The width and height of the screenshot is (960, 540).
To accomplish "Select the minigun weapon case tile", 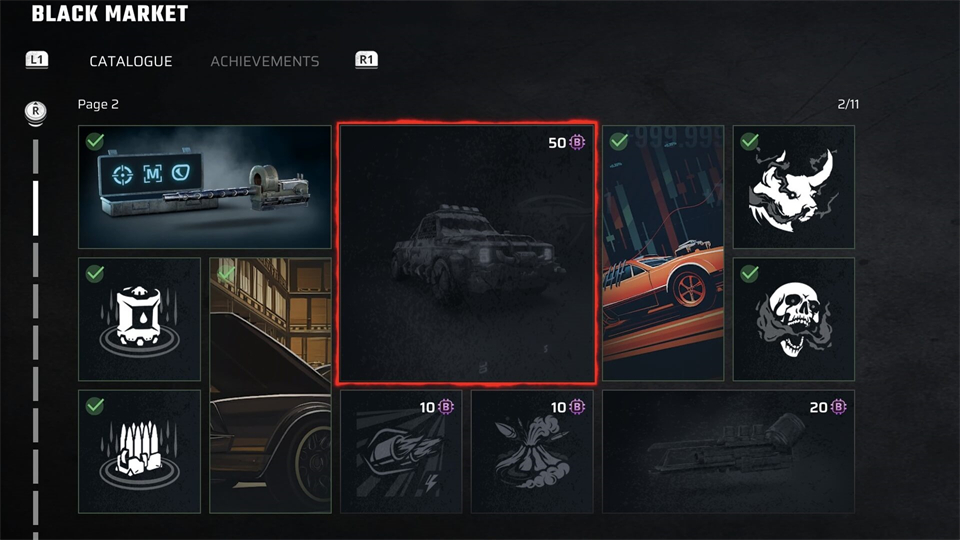I will pos(205,187).
